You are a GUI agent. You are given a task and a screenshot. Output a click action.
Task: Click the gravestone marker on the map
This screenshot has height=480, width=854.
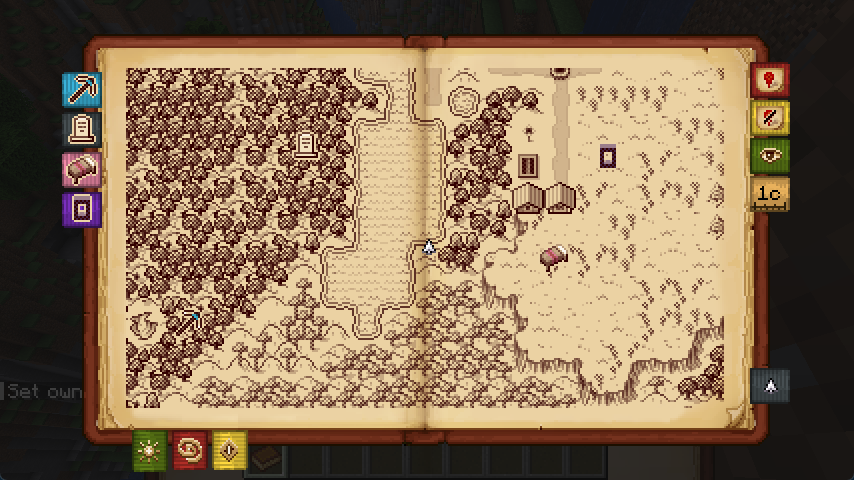tap(306, 144)
